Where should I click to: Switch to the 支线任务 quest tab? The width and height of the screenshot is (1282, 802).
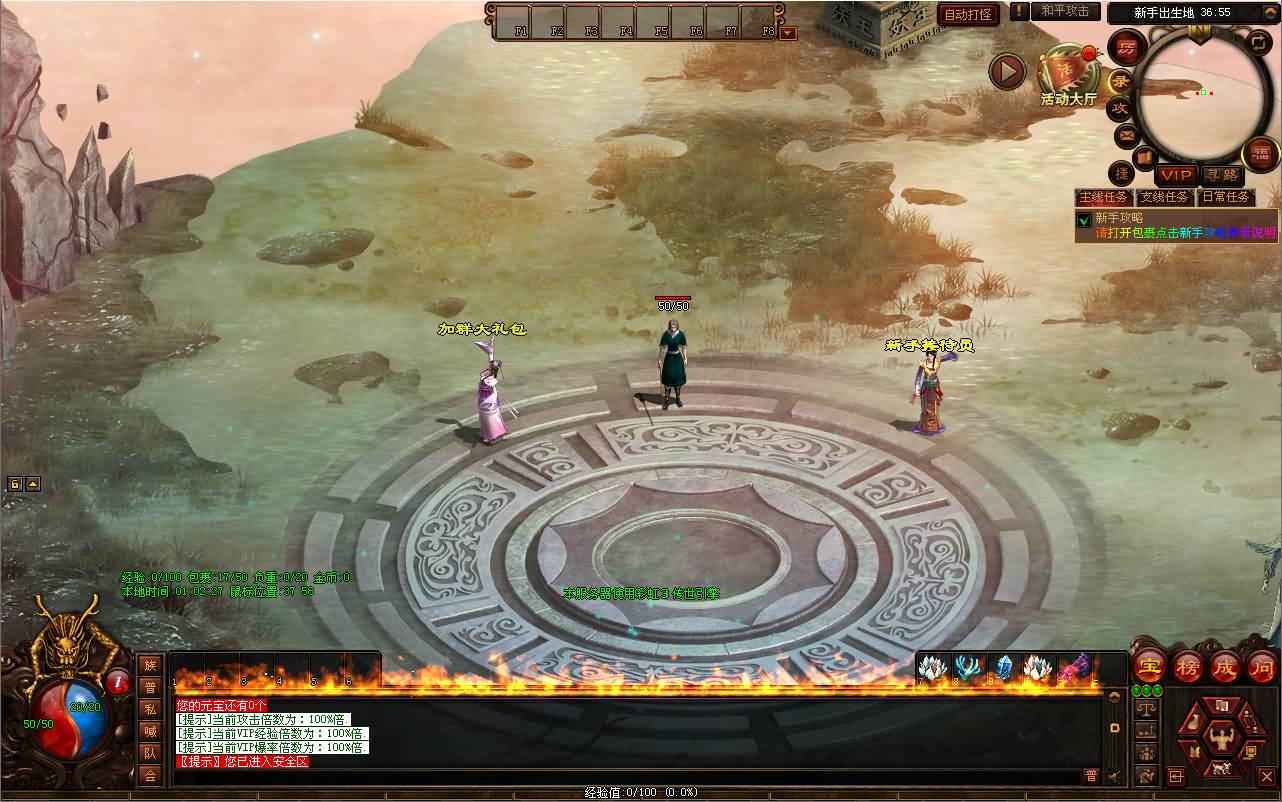(1165, 196)
